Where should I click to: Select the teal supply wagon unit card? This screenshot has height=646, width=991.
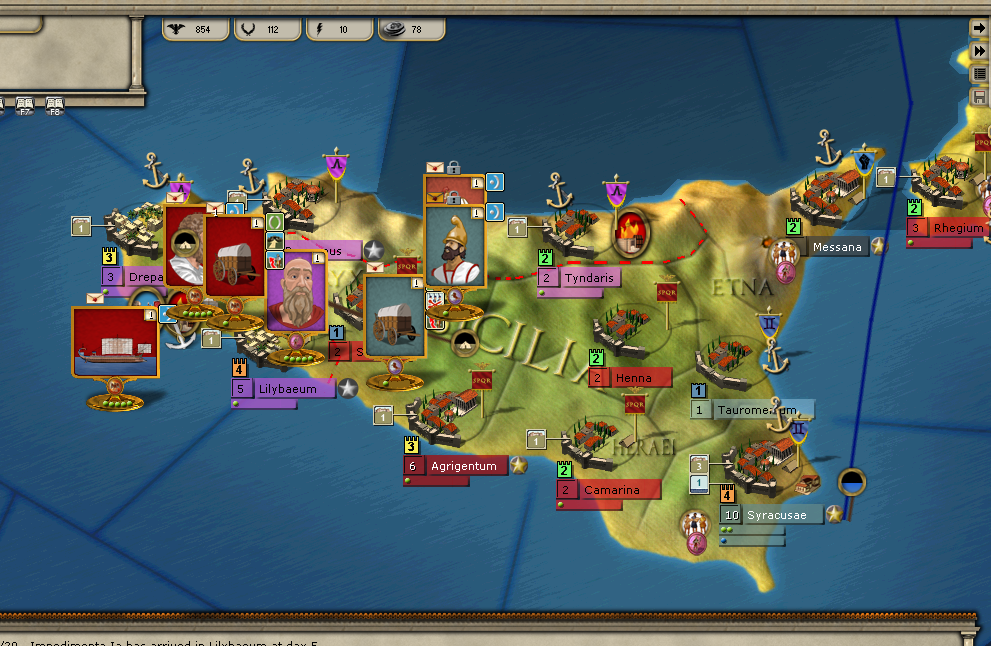pyautogui.click(x=394, y=317)
